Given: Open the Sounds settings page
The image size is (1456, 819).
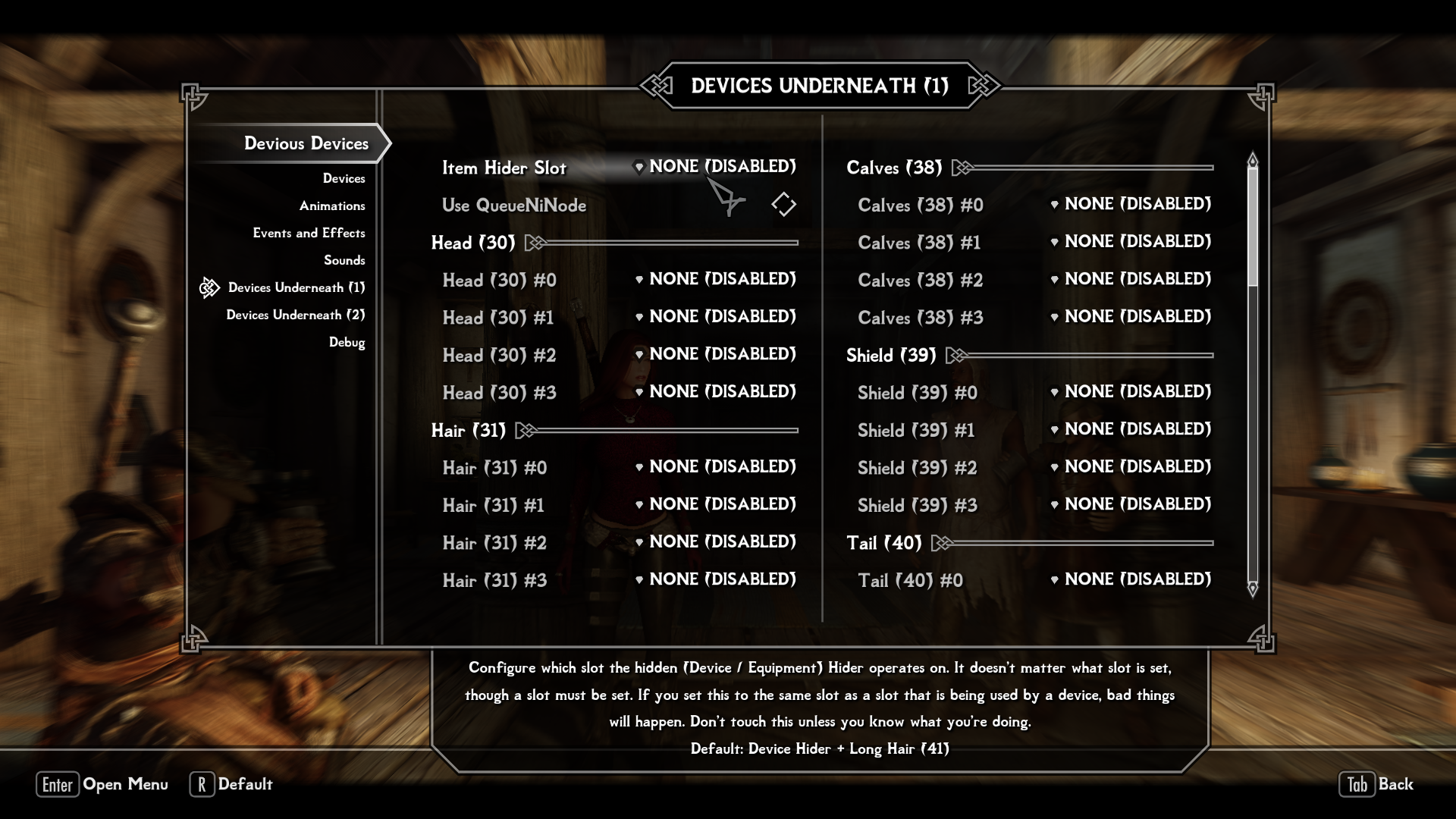Looking at the screenshot, I should [346, 260].
